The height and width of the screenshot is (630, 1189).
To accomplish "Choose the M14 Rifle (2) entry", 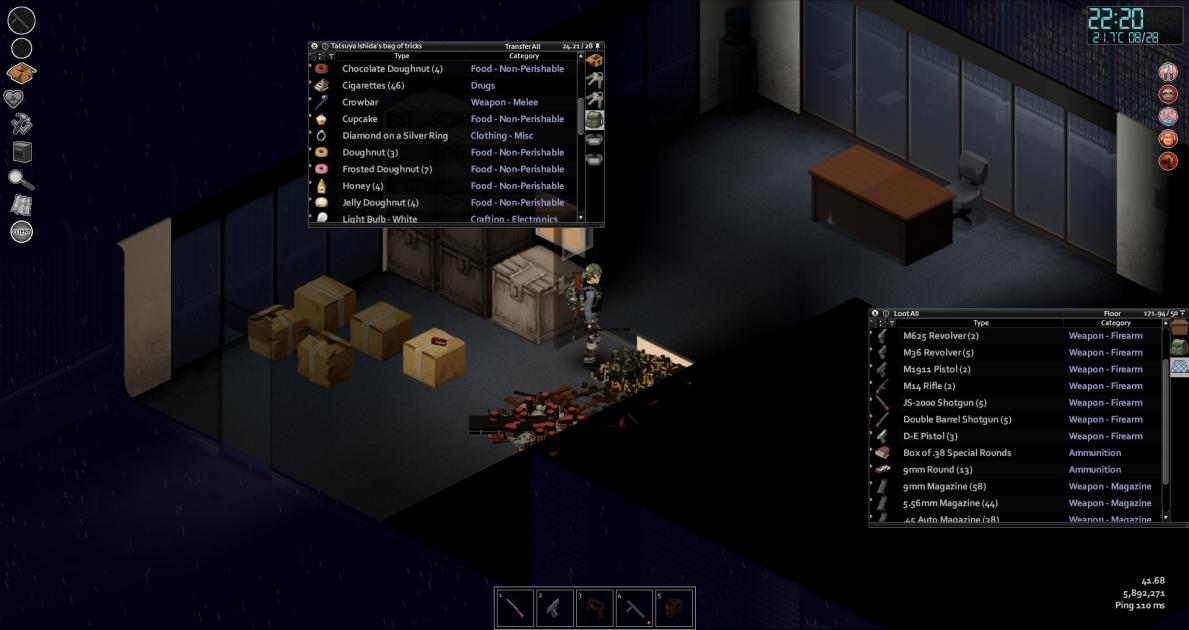I will [x=929, y=386].
